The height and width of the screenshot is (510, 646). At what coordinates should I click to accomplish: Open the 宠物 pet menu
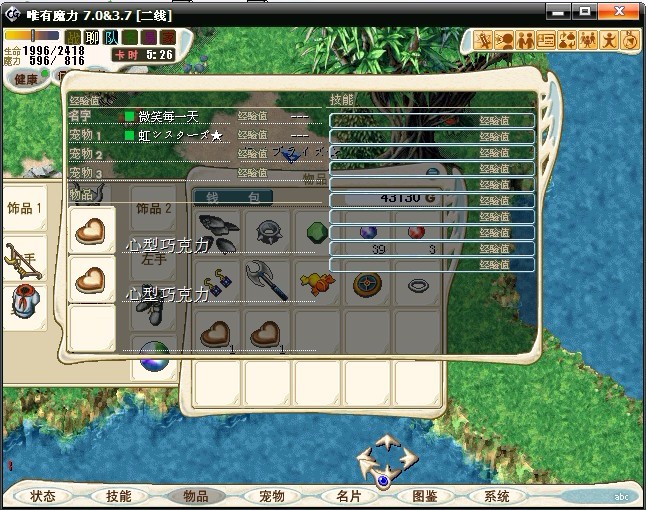pos(271,496)
